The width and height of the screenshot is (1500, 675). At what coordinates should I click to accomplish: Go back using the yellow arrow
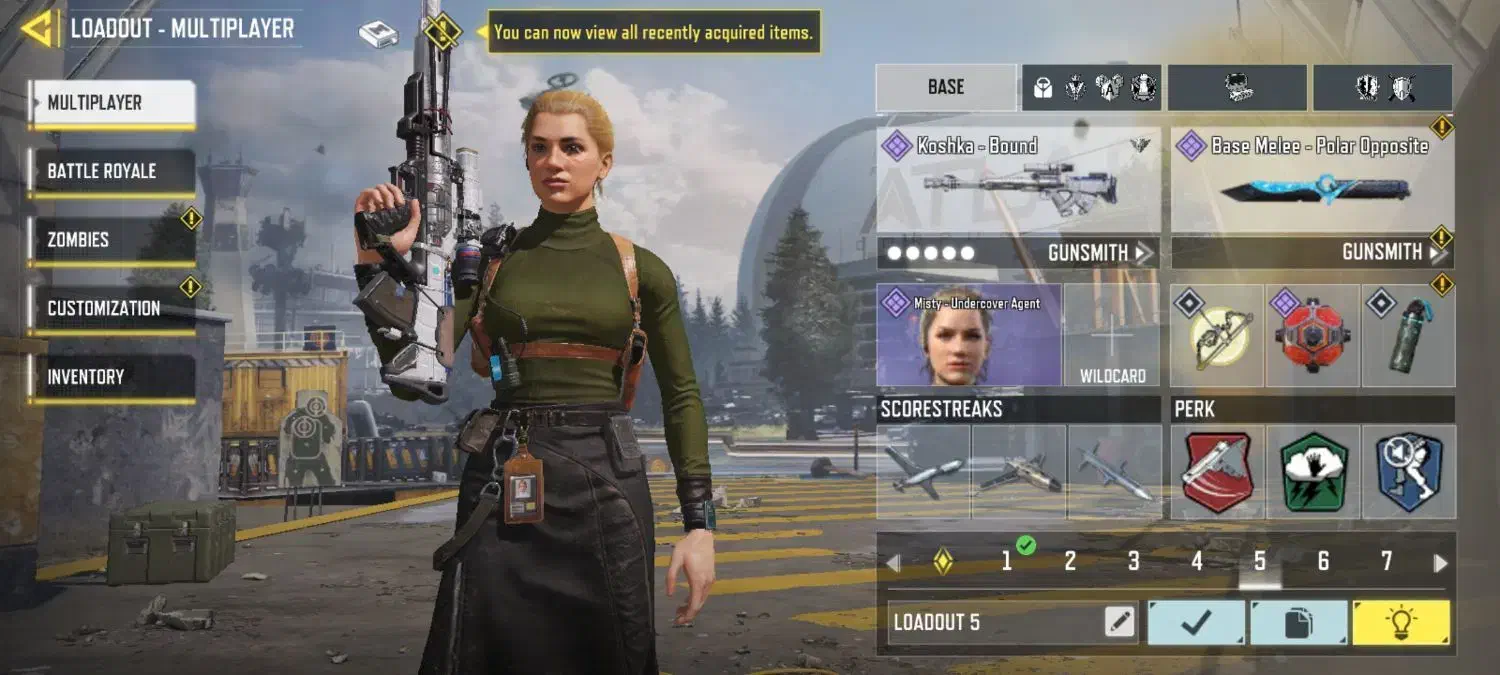tap(37, 29)
